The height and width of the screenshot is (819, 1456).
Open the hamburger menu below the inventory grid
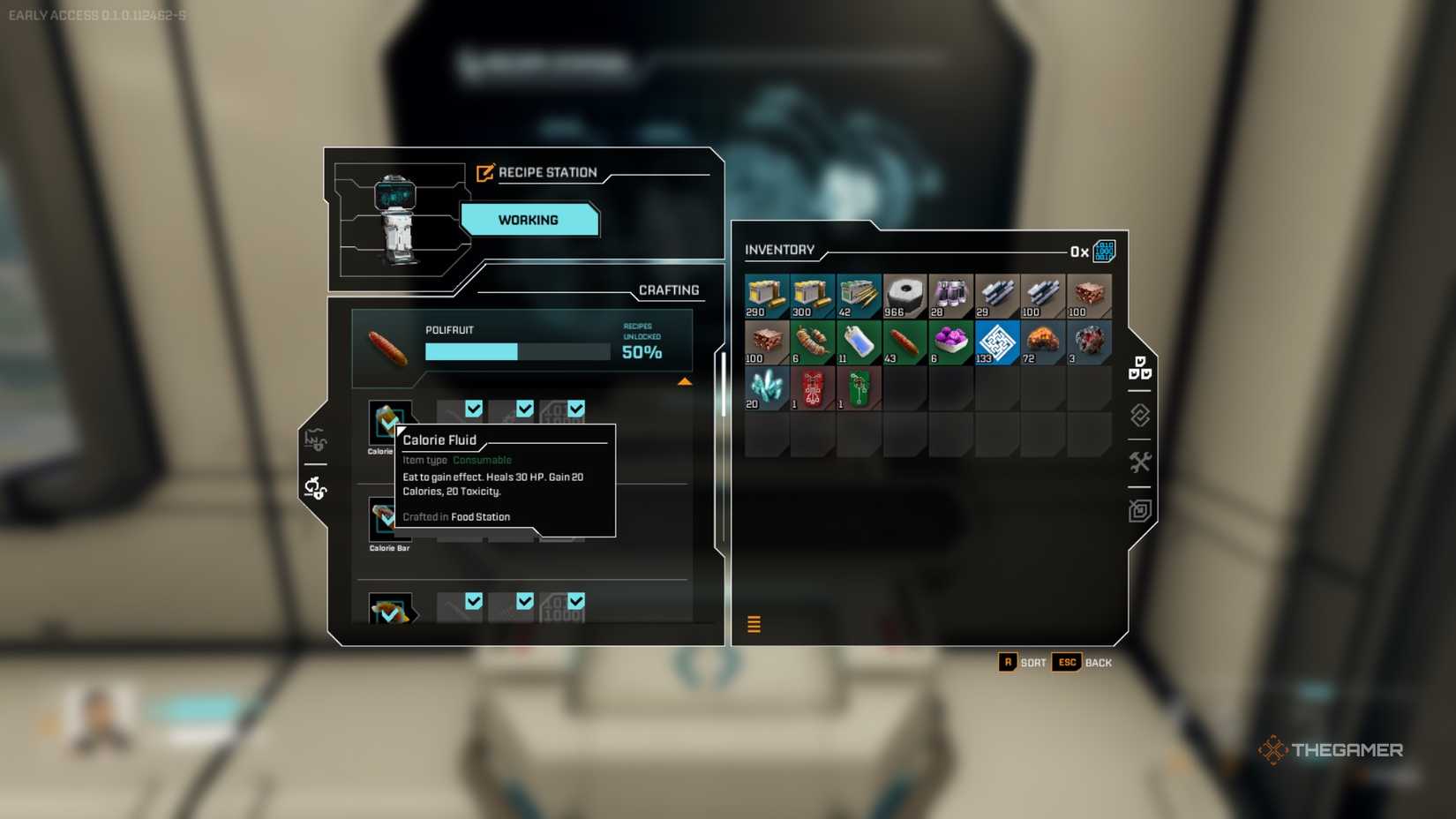754,624
